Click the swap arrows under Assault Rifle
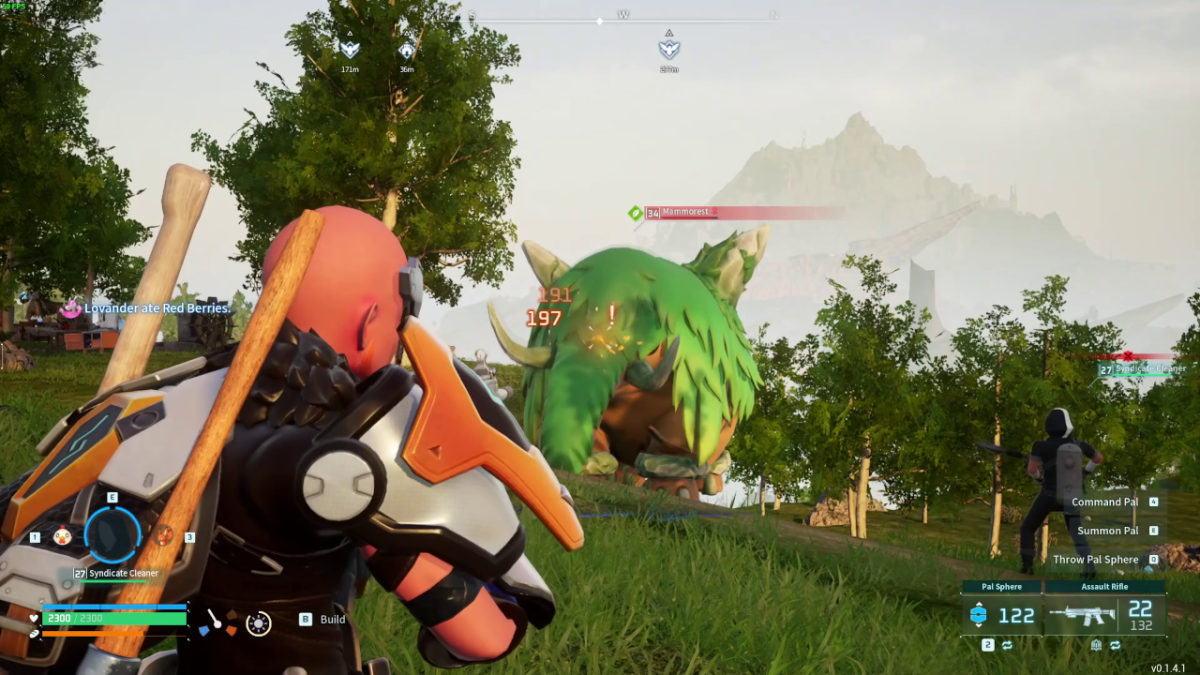Viewport: 1200px width, 675px height. pyautogui.click(x=1115, y=646)
